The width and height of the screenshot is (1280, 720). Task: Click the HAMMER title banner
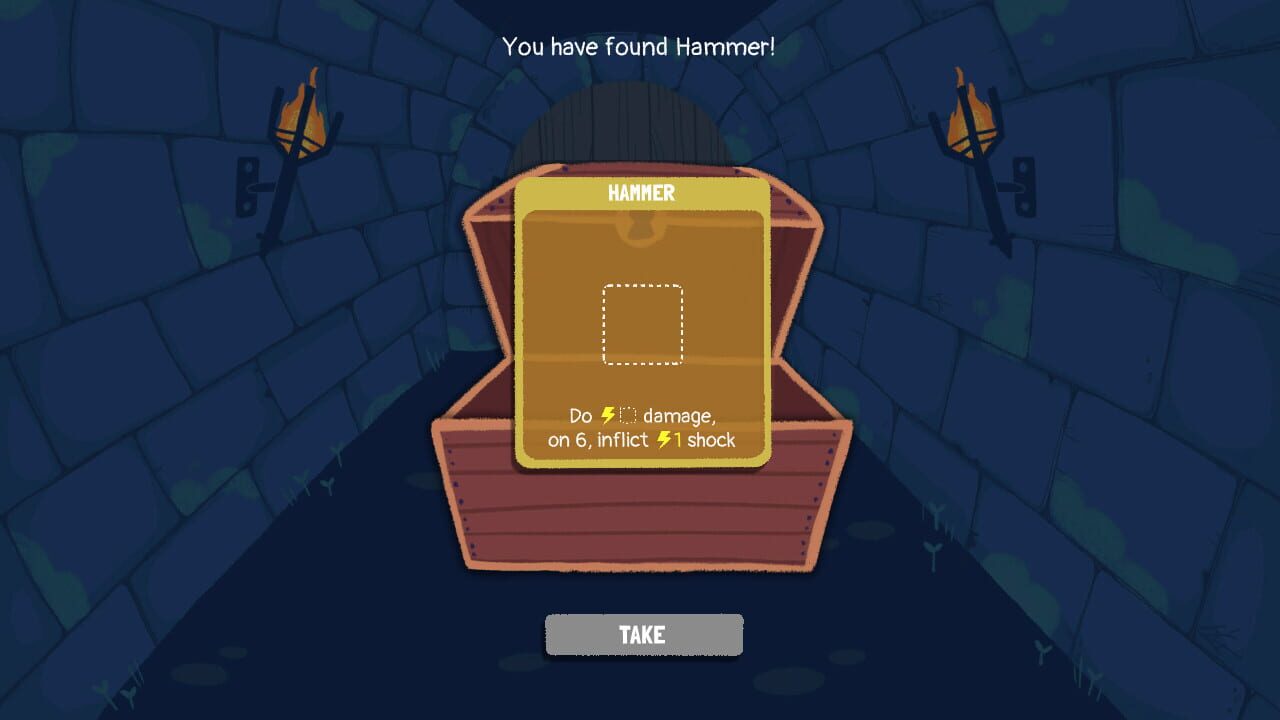(641, 192)
